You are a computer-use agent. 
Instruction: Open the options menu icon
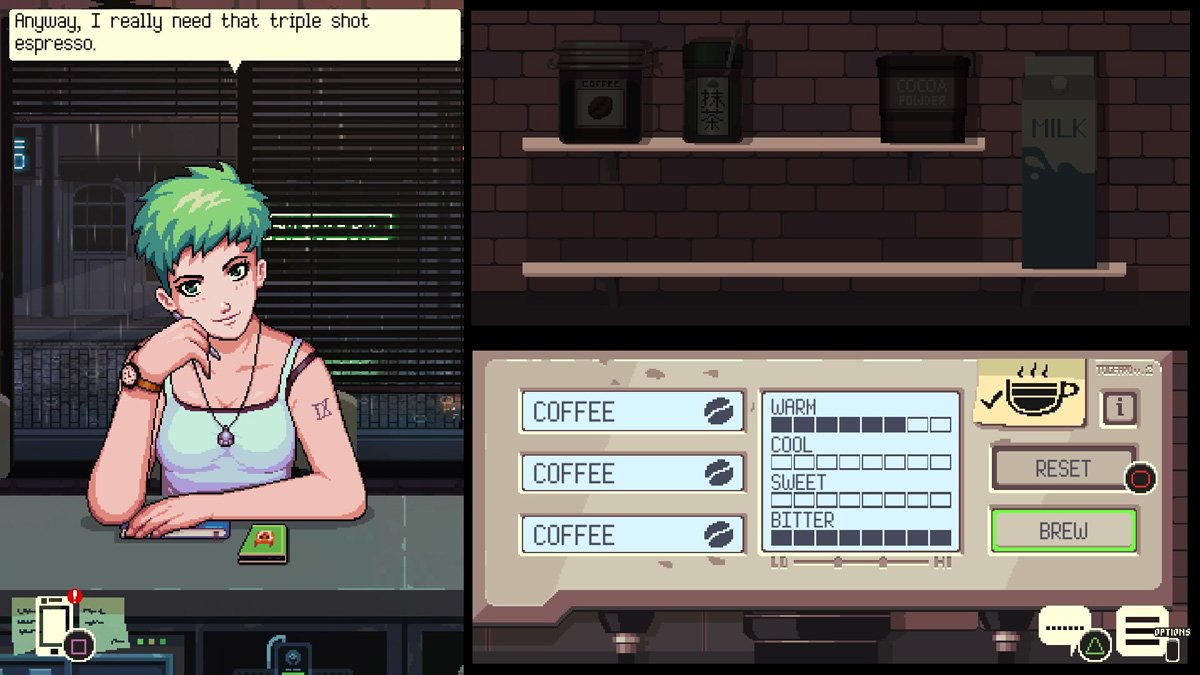tap(1142, 630)
